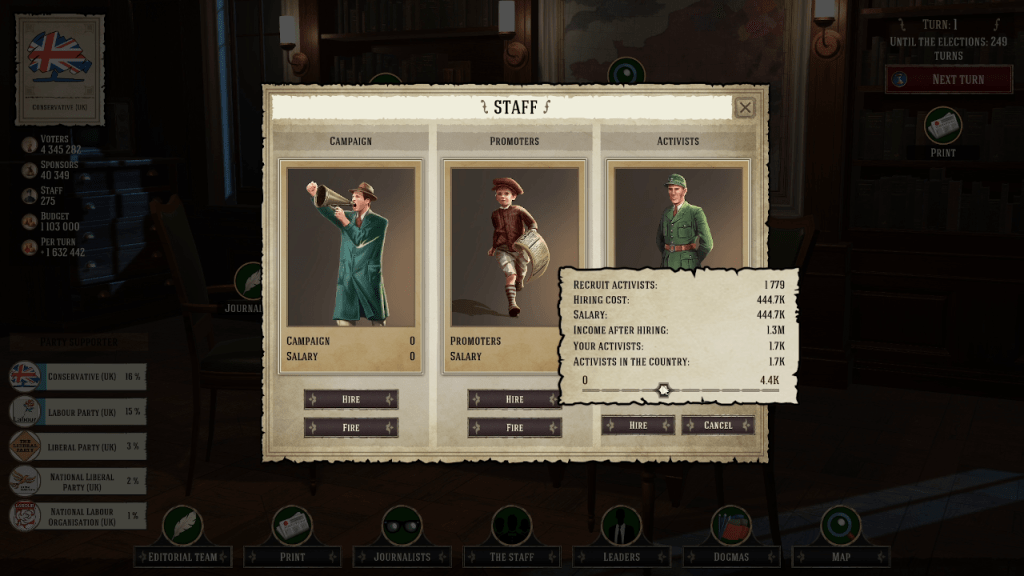
Task: Adjust the recruit activists slider handle
Action: 662,389
